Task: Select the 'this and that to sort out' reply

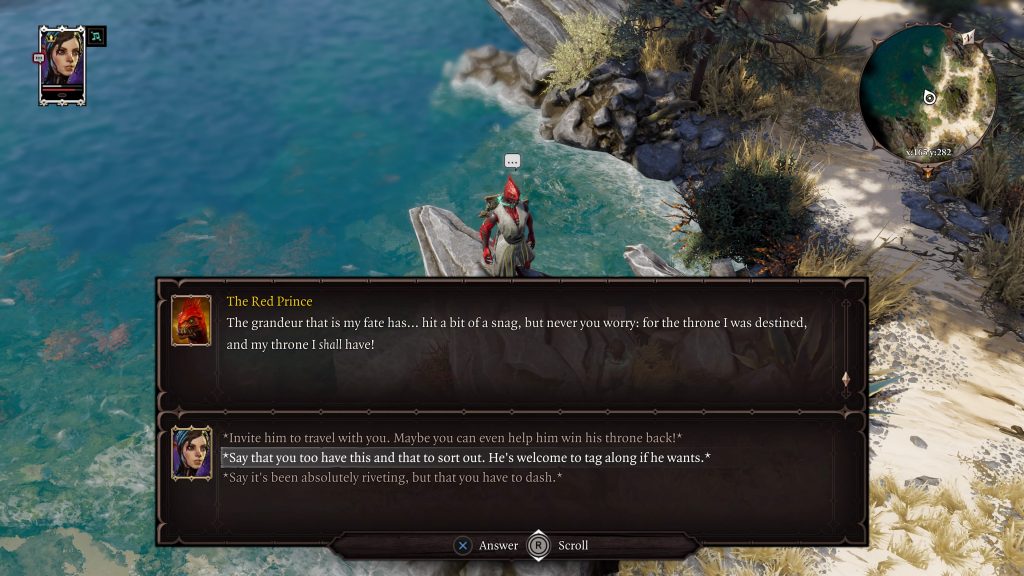Action: (x=466, y=458)
